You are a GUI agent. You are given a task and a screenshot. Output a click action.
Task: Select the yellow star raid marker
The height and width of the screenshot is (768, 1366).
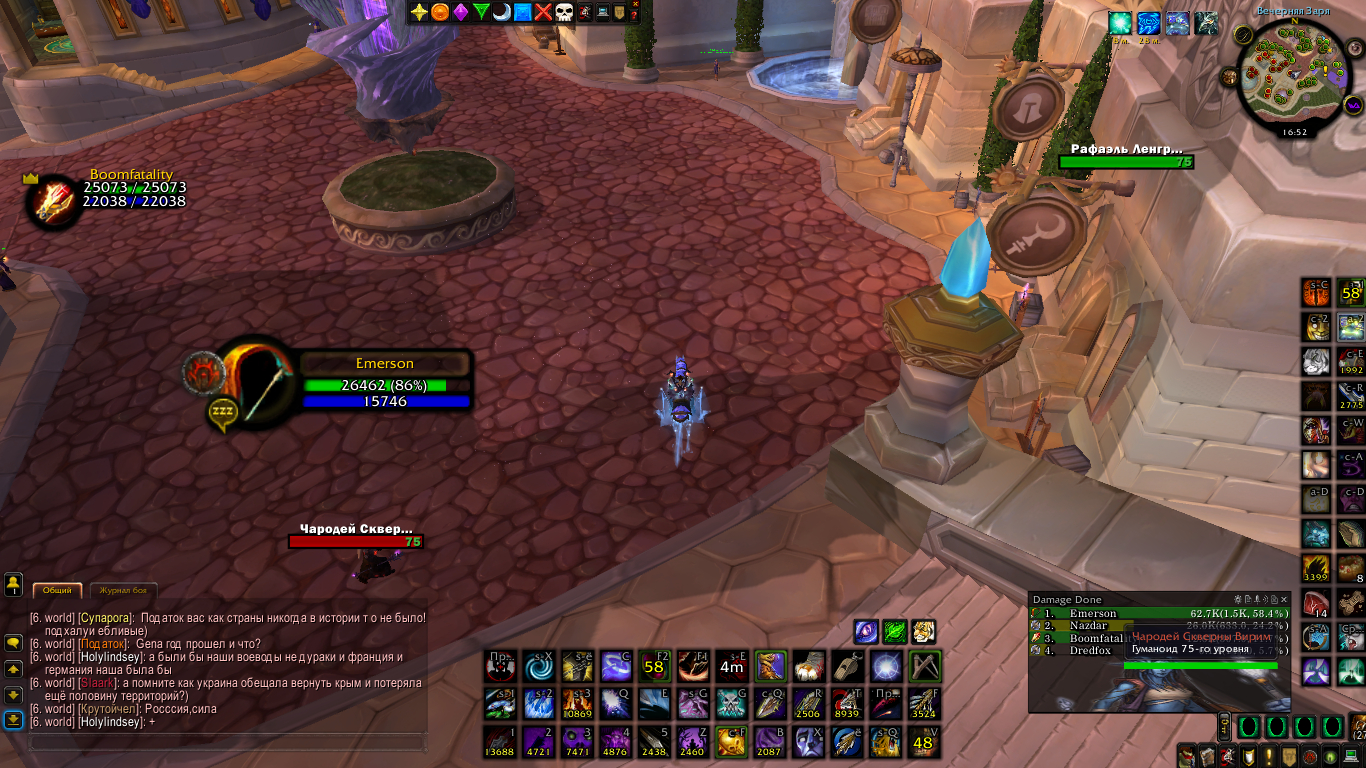[419, 12]
